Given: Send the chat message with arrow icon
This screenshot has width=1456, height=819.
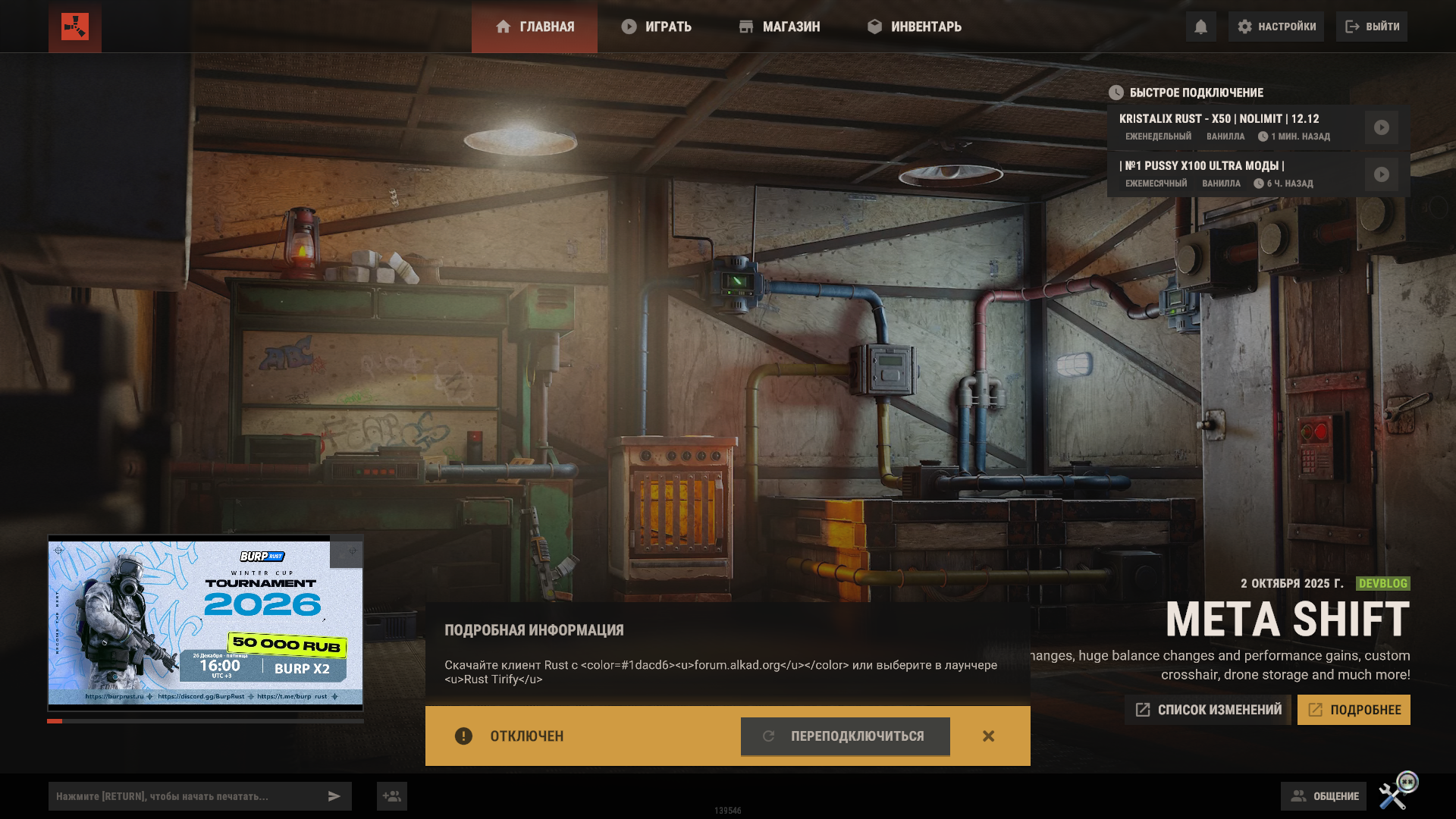Looking at the screenshot, I should (x=334, y=796).
